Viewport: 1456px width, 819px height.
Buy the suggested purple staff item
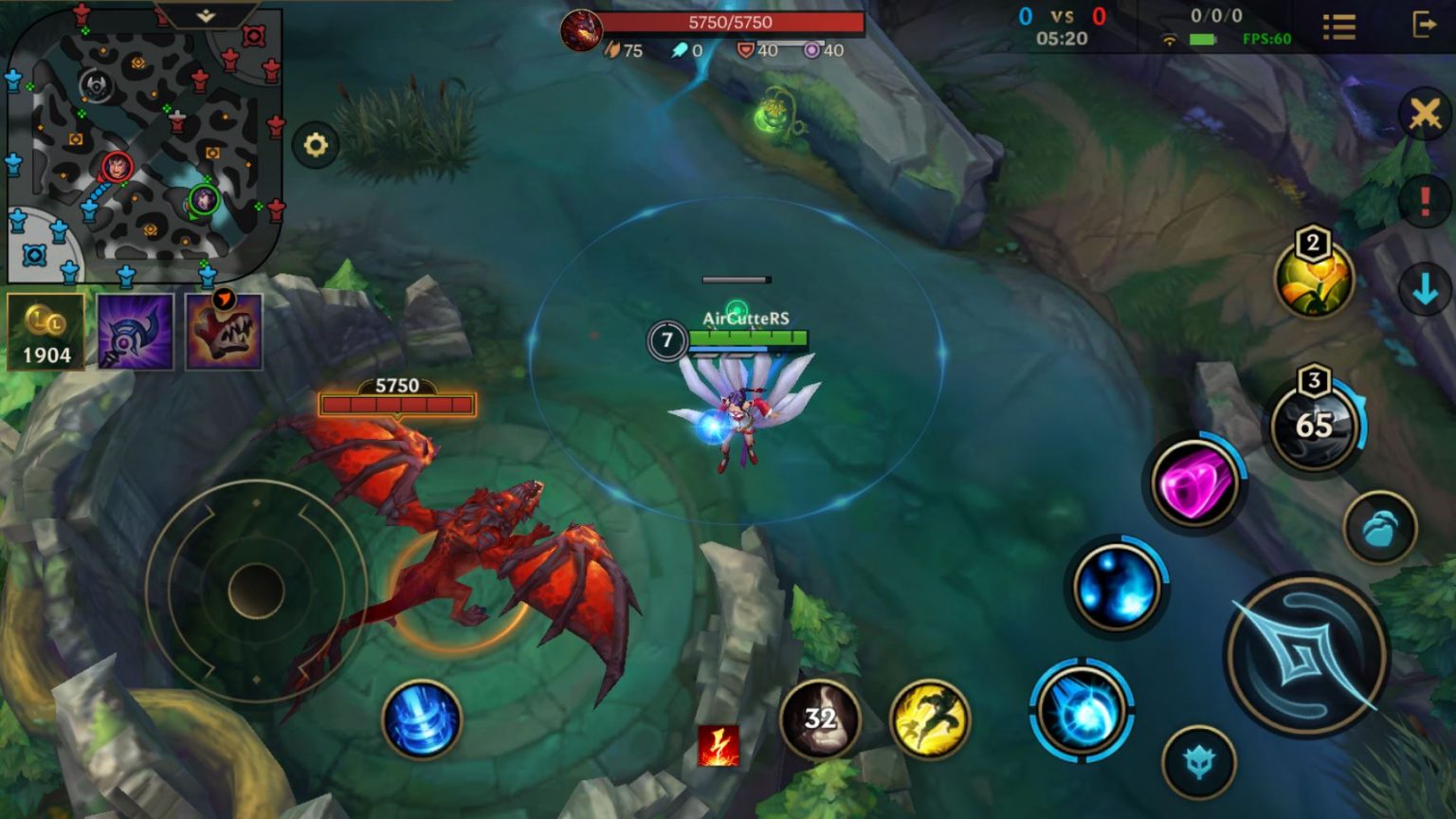tap(136, 332)
